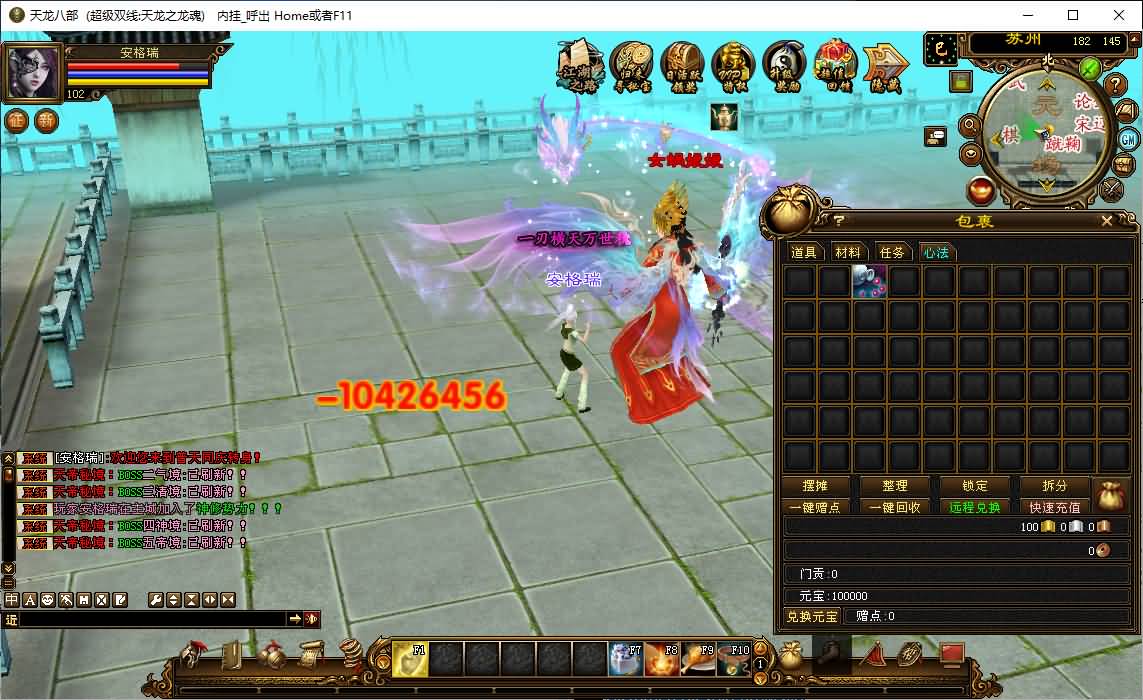The height and width of the screenshot is (700, 1143).
Task: Activate the 一键回收 recycle button
Action: tap(895, 507)
